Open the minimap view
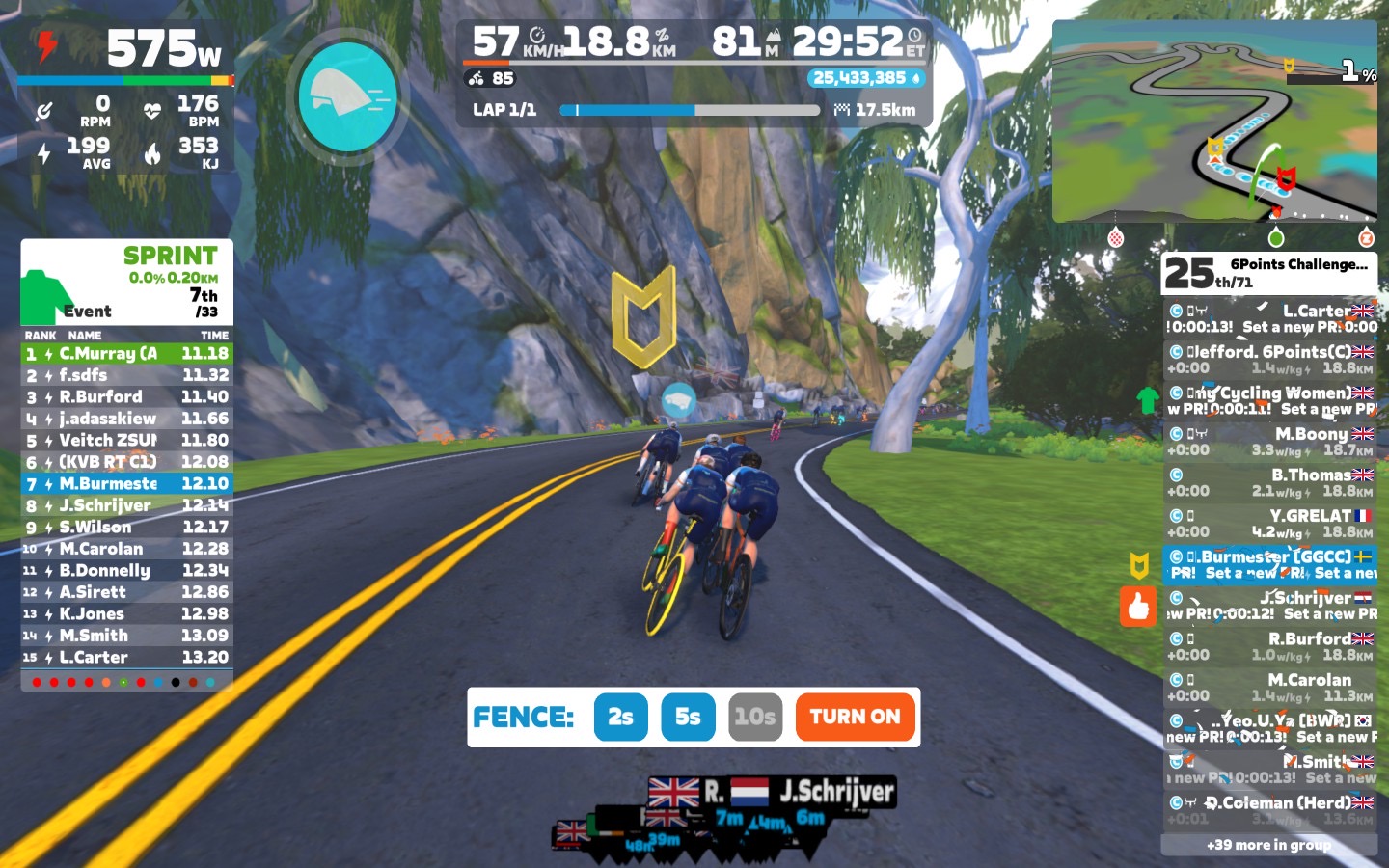1389x868 pixels. (x=1213, y=121)
